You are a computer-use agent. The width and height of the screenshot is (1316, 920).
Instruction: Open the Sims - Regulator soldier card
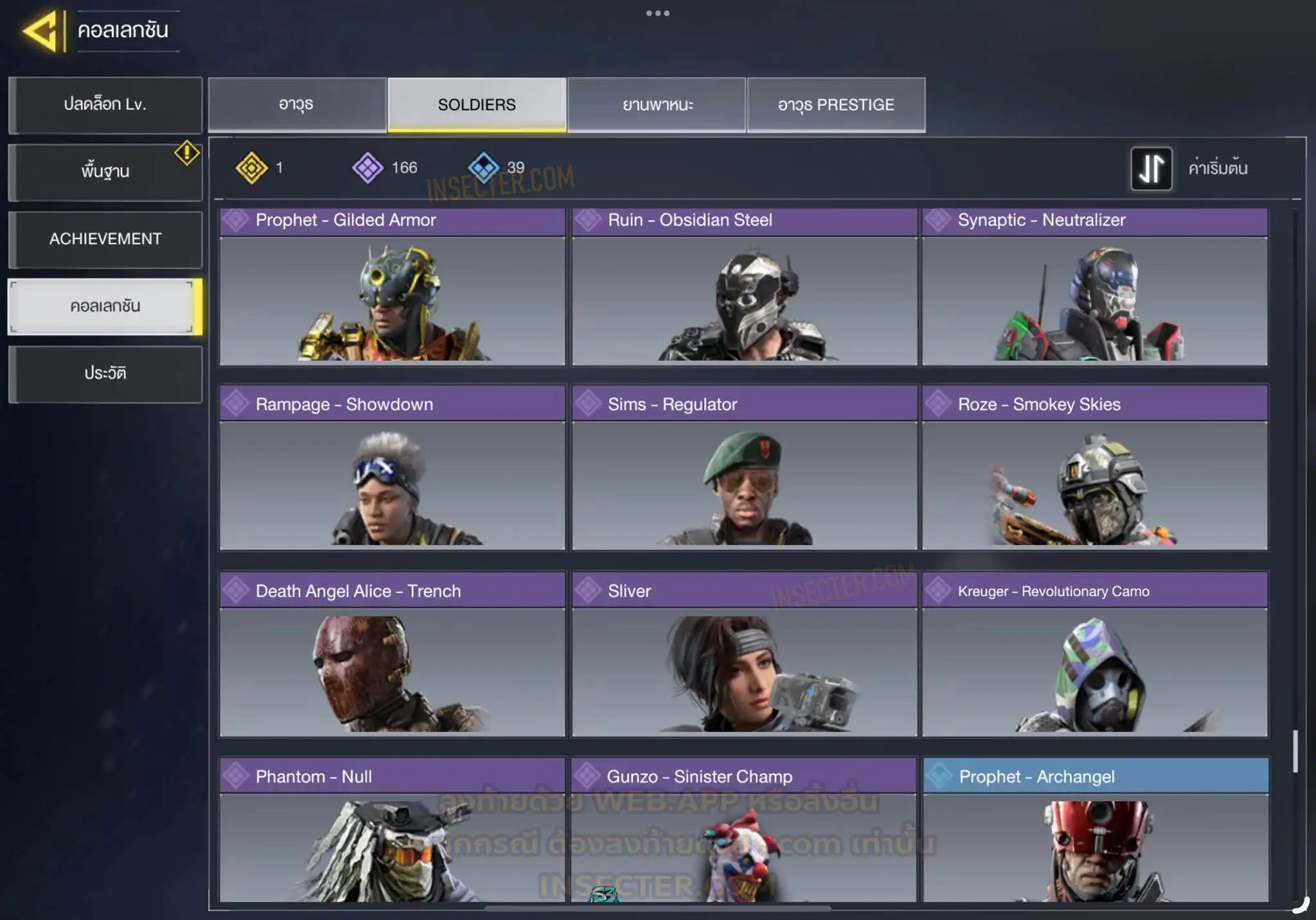point(744,468)
